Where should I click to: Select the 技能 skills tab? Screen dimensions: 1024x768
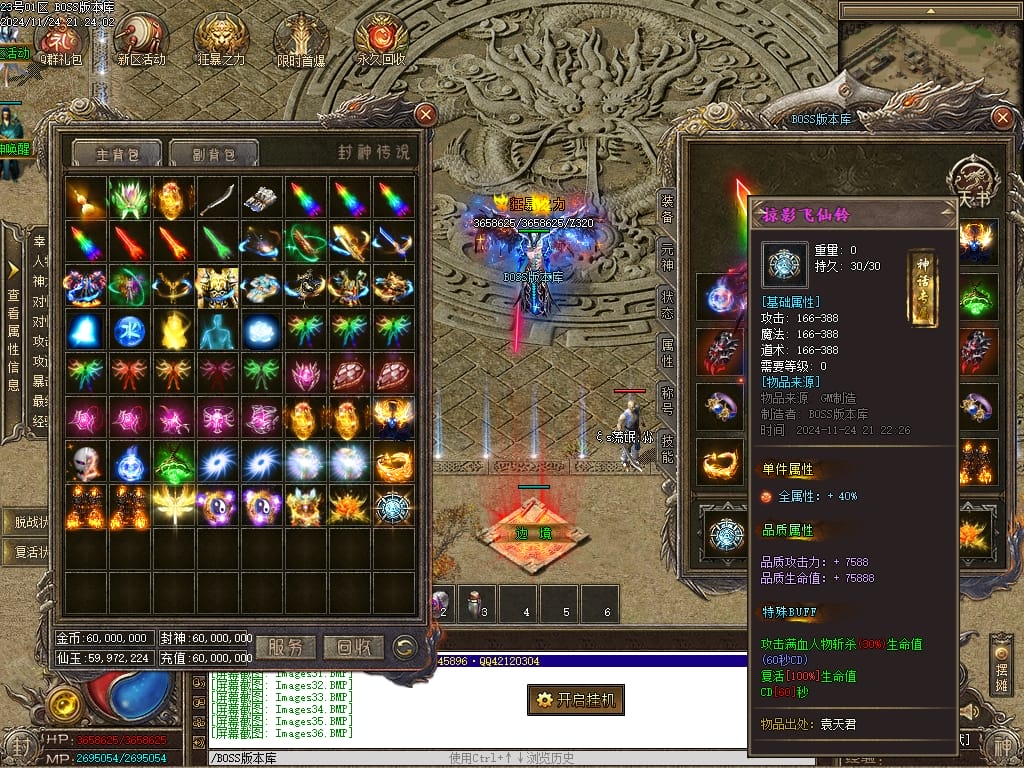(x=667, y=450)
